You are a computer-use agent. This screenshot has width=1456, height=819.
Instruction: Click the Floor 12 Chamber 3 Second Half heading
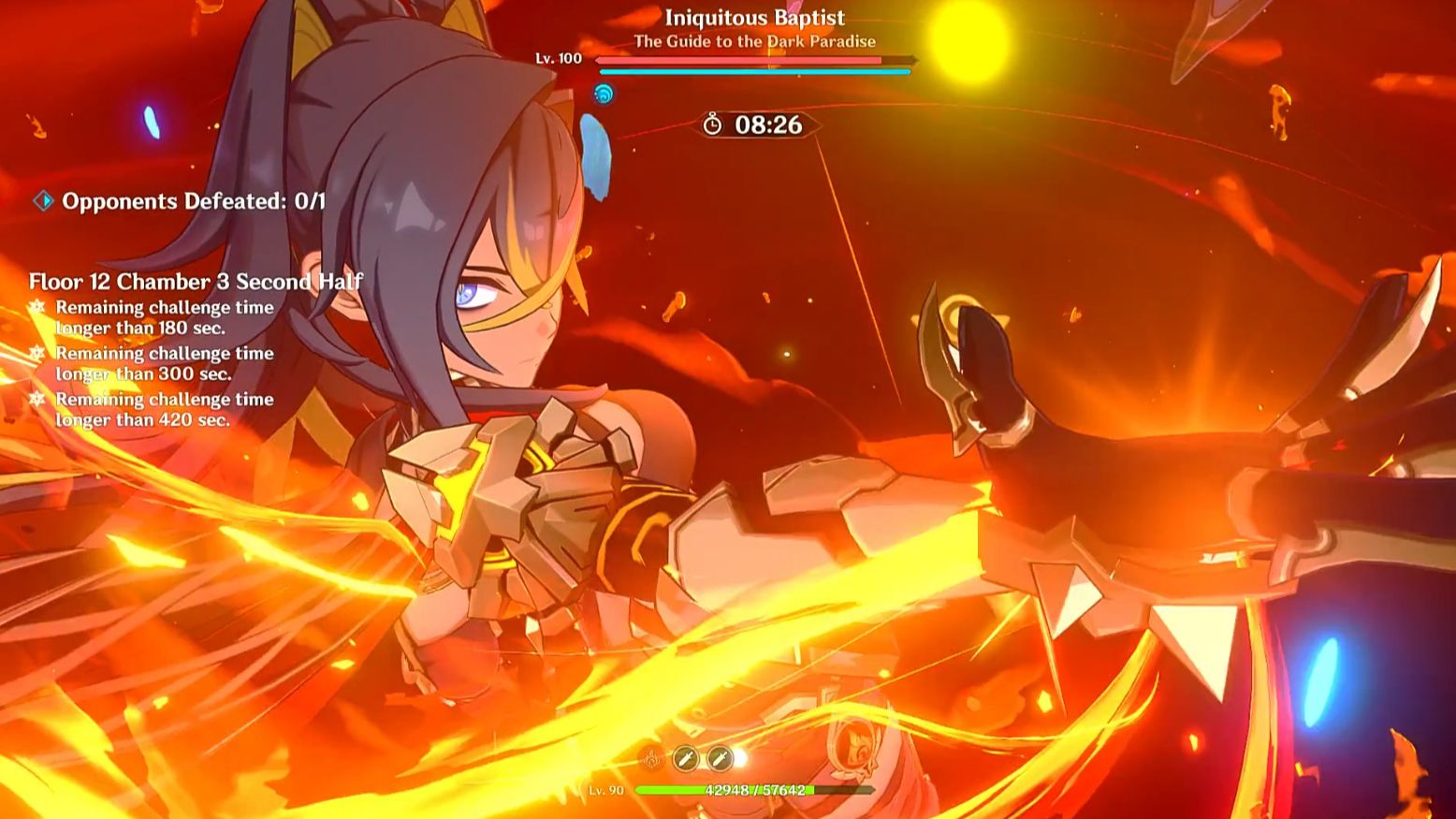(196, 281)
